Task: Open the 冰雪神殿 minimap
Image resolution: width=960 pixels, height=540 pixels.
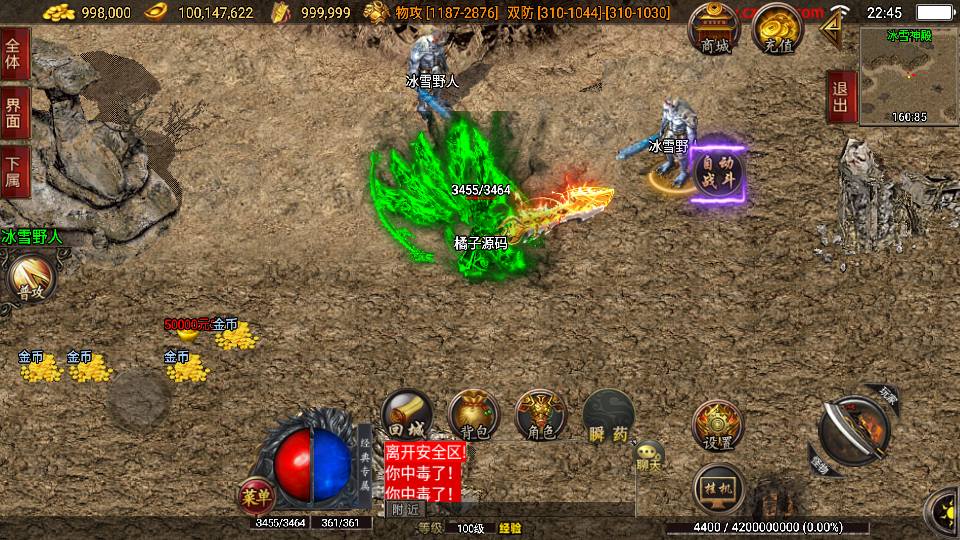Action: (908, 75)
